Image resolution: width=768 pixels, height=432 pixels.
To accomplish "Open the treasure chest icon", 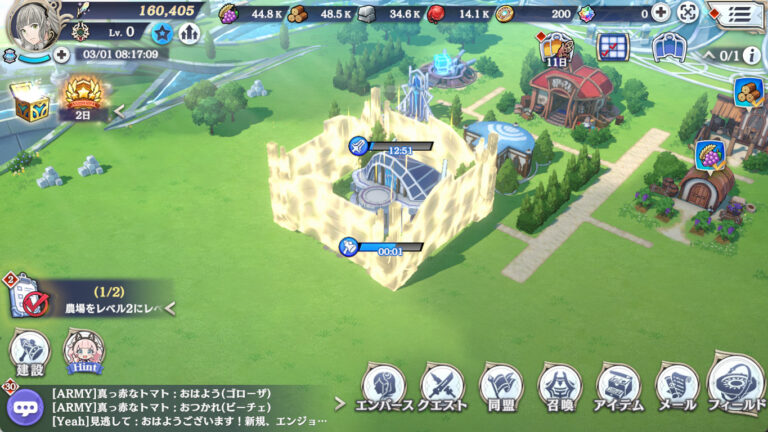I will point(28,99).
